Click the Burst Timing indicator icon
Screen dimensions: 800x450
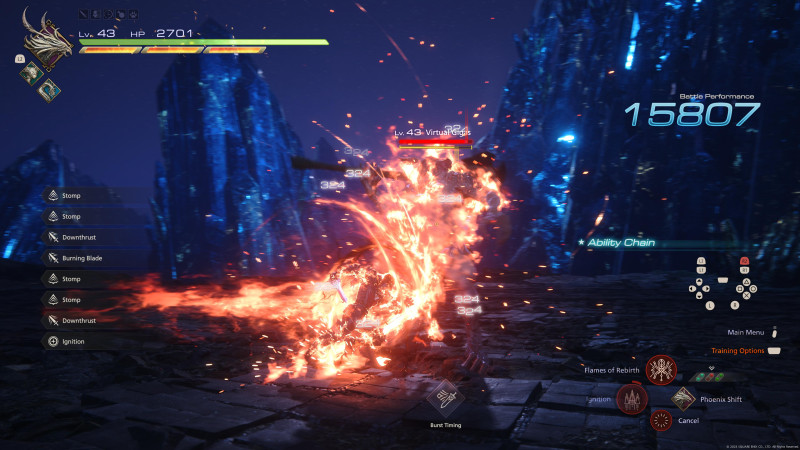coord(444,397)
